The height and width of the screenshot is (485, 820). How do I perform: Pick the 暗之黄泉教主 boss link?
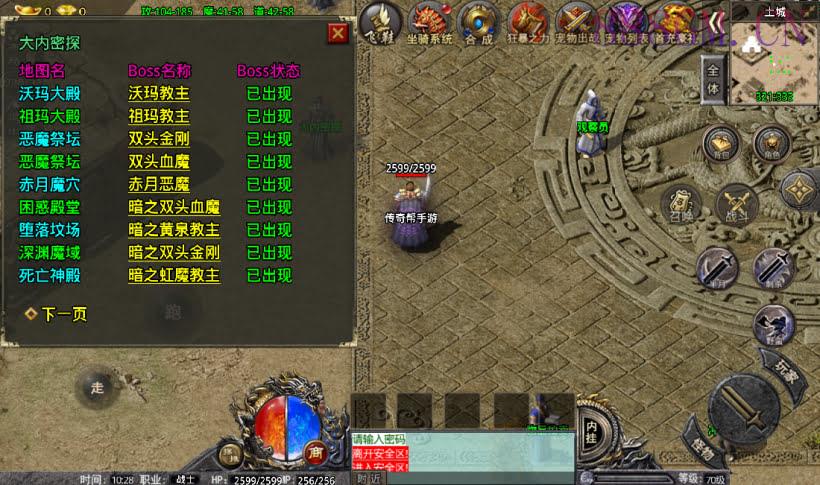click(173, 230)
